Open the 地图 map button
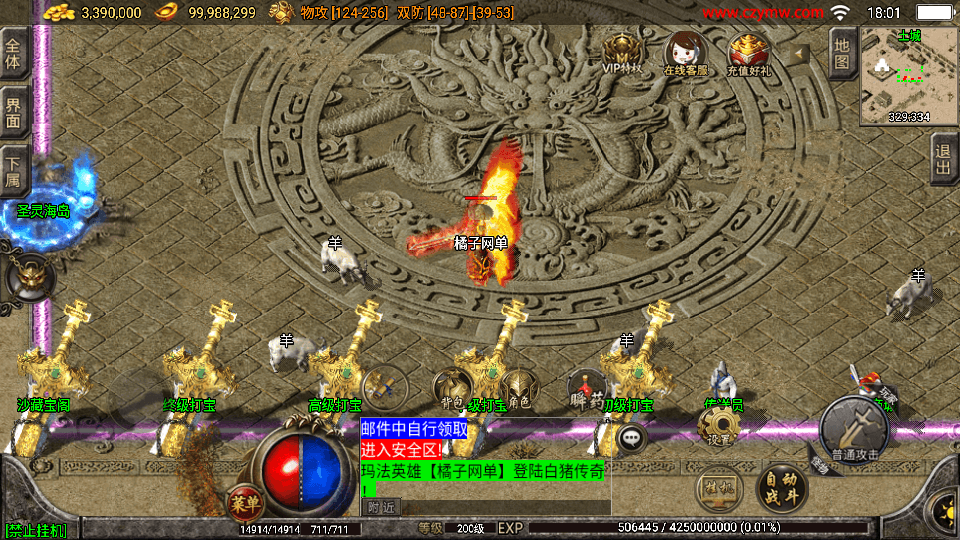Image resolution: width=960 pixels, height=540 pixels. point(843,52)
